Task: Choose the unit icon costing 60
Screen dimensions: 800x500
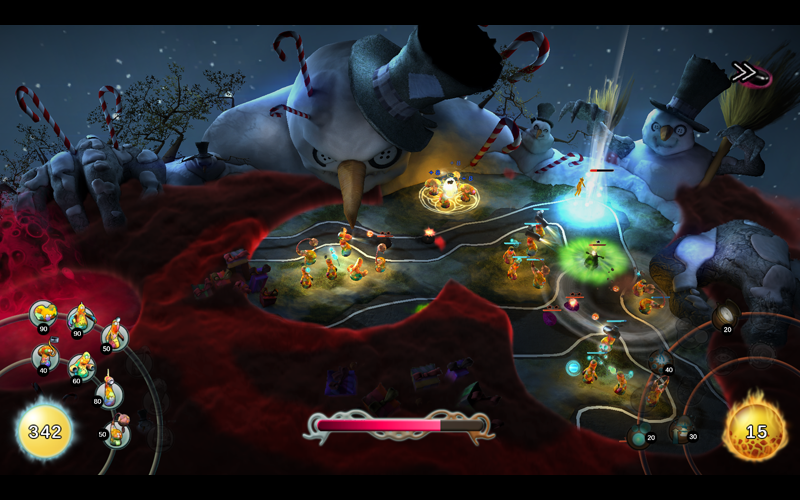Action: (x=81, y=367)
